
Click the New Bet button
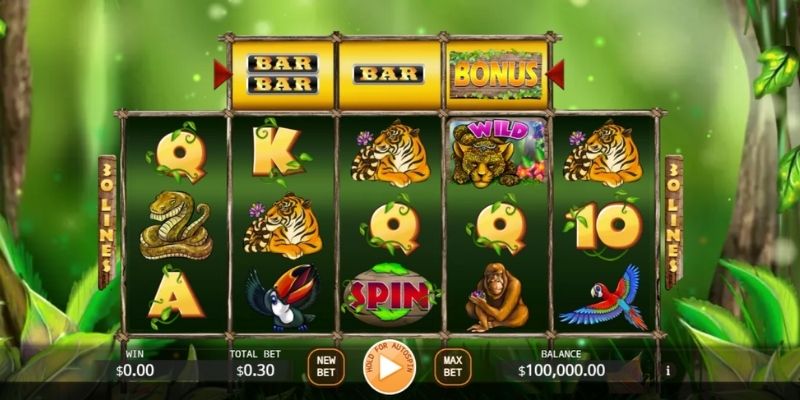point(325,367)
